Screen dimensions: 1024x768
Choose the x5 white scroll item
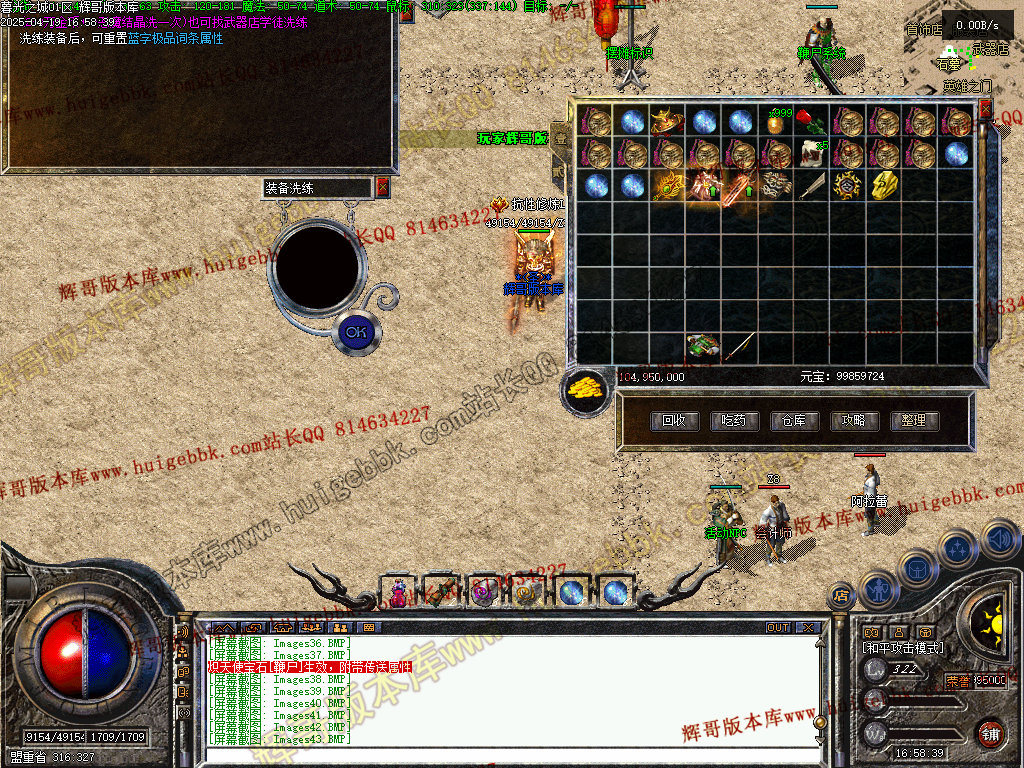tap(812, 153)
